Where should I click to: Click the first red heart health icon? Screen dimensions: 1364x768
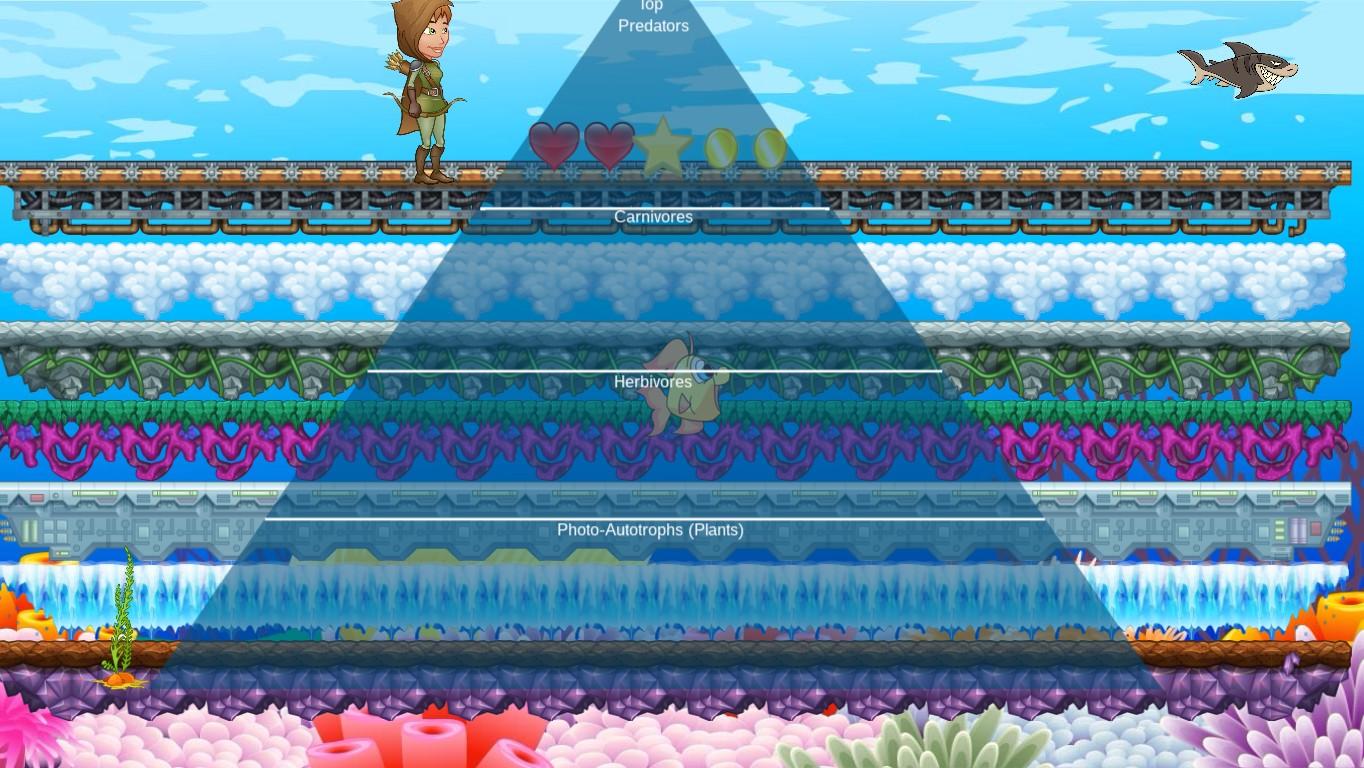click(x=553, y=144)
